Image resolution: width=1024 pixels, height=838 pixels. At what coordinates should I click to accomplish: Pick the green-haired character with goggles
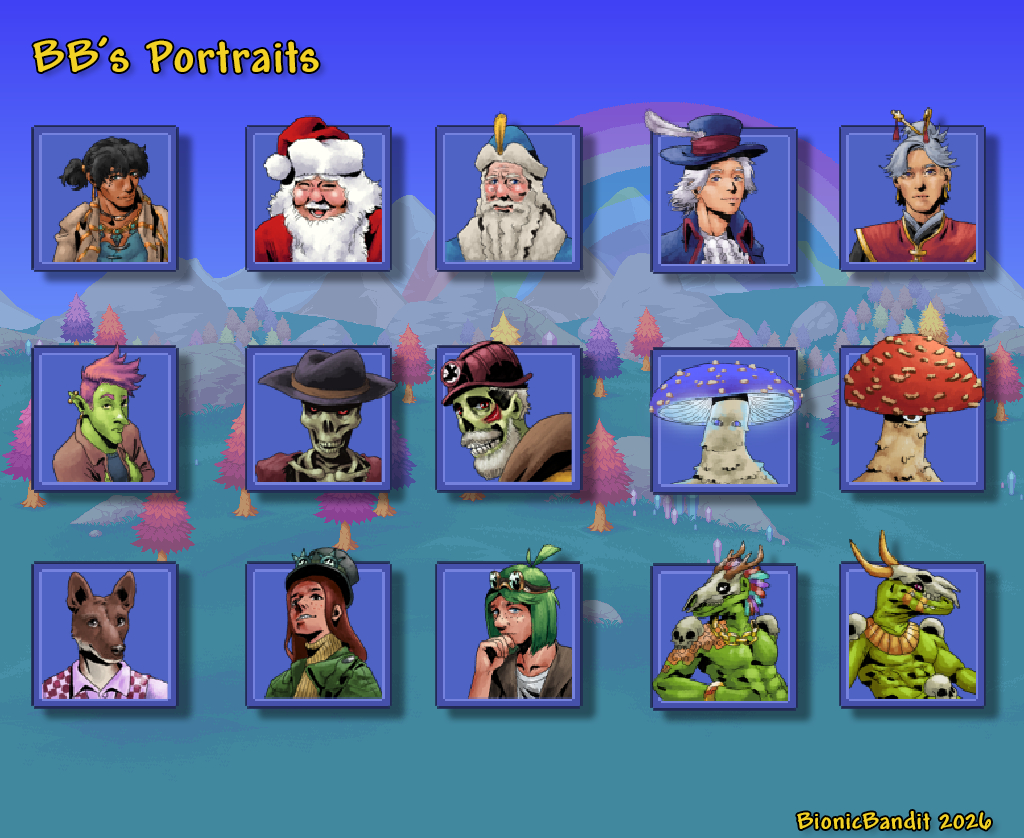508,634
